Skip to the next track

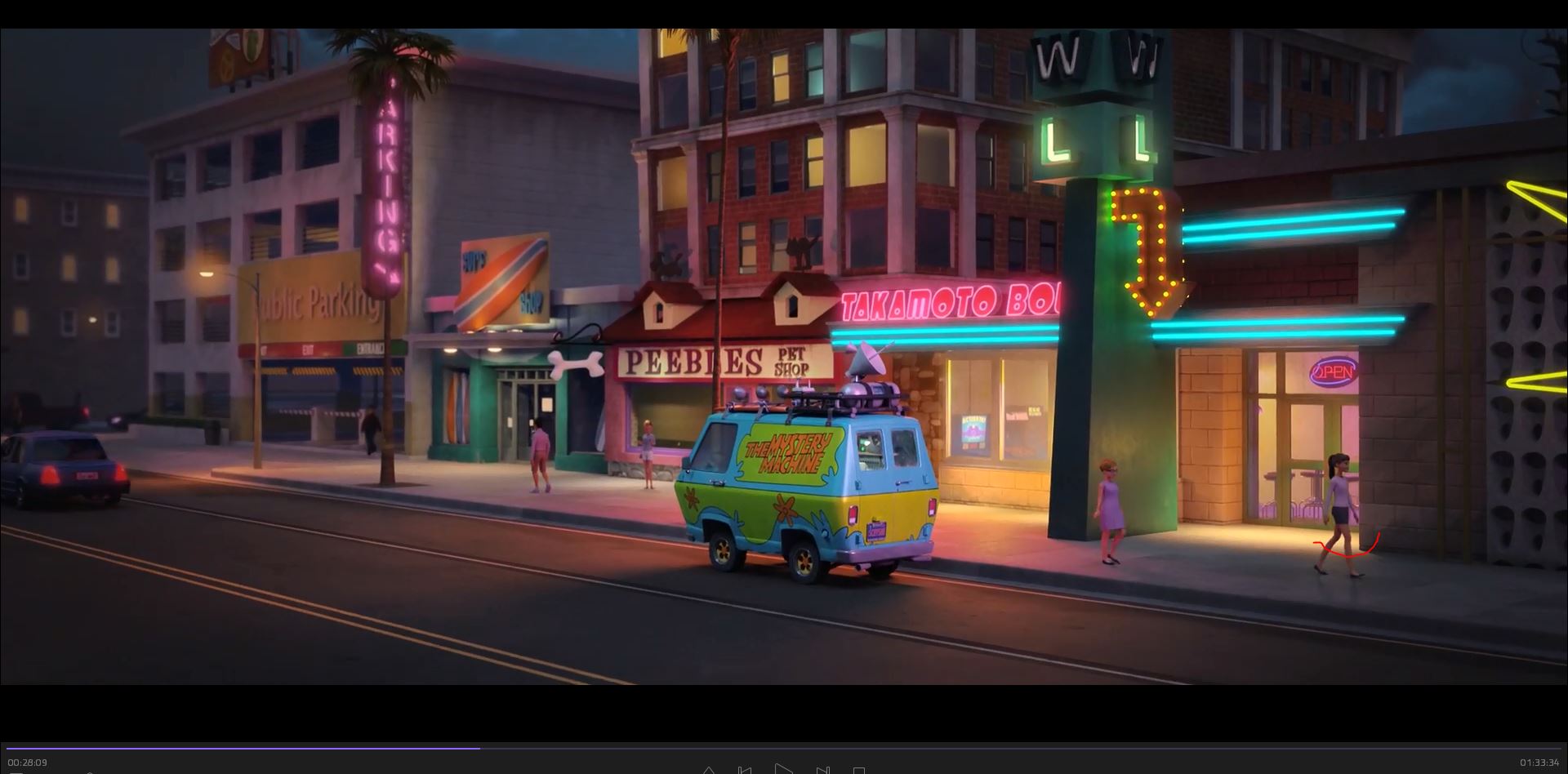[822, 771]
